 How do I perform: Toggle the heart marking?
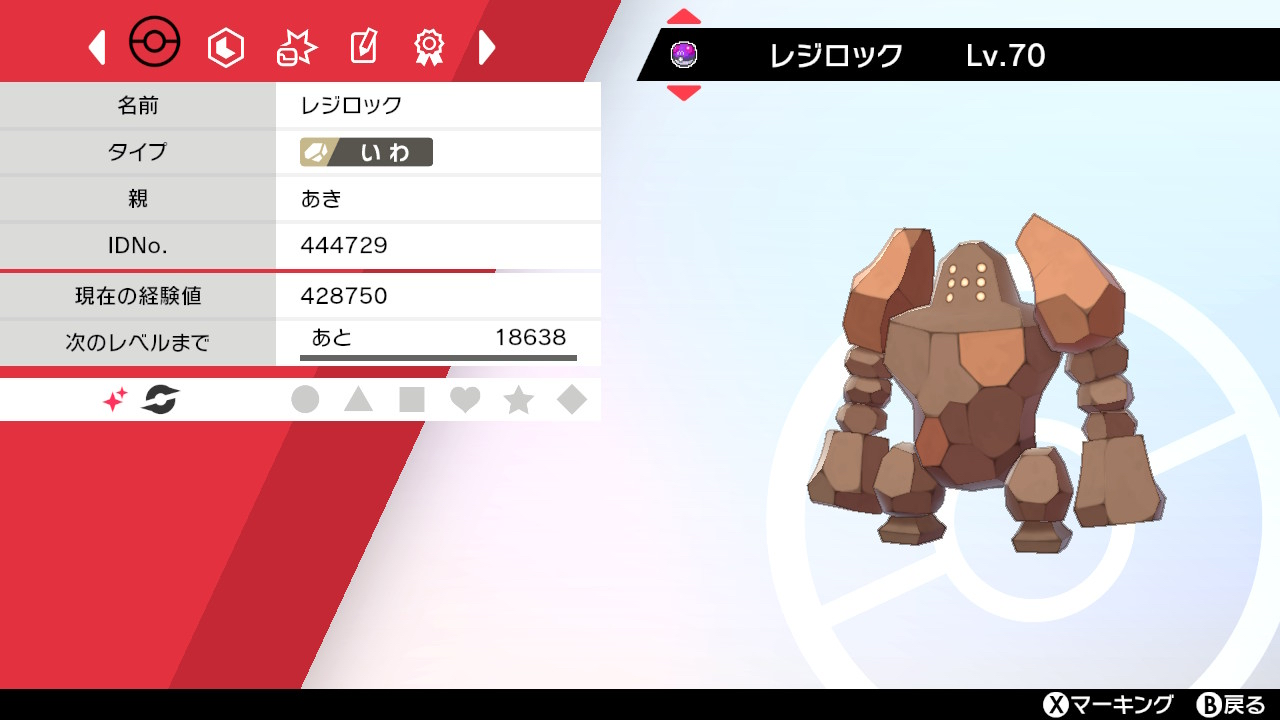[465, 400]
